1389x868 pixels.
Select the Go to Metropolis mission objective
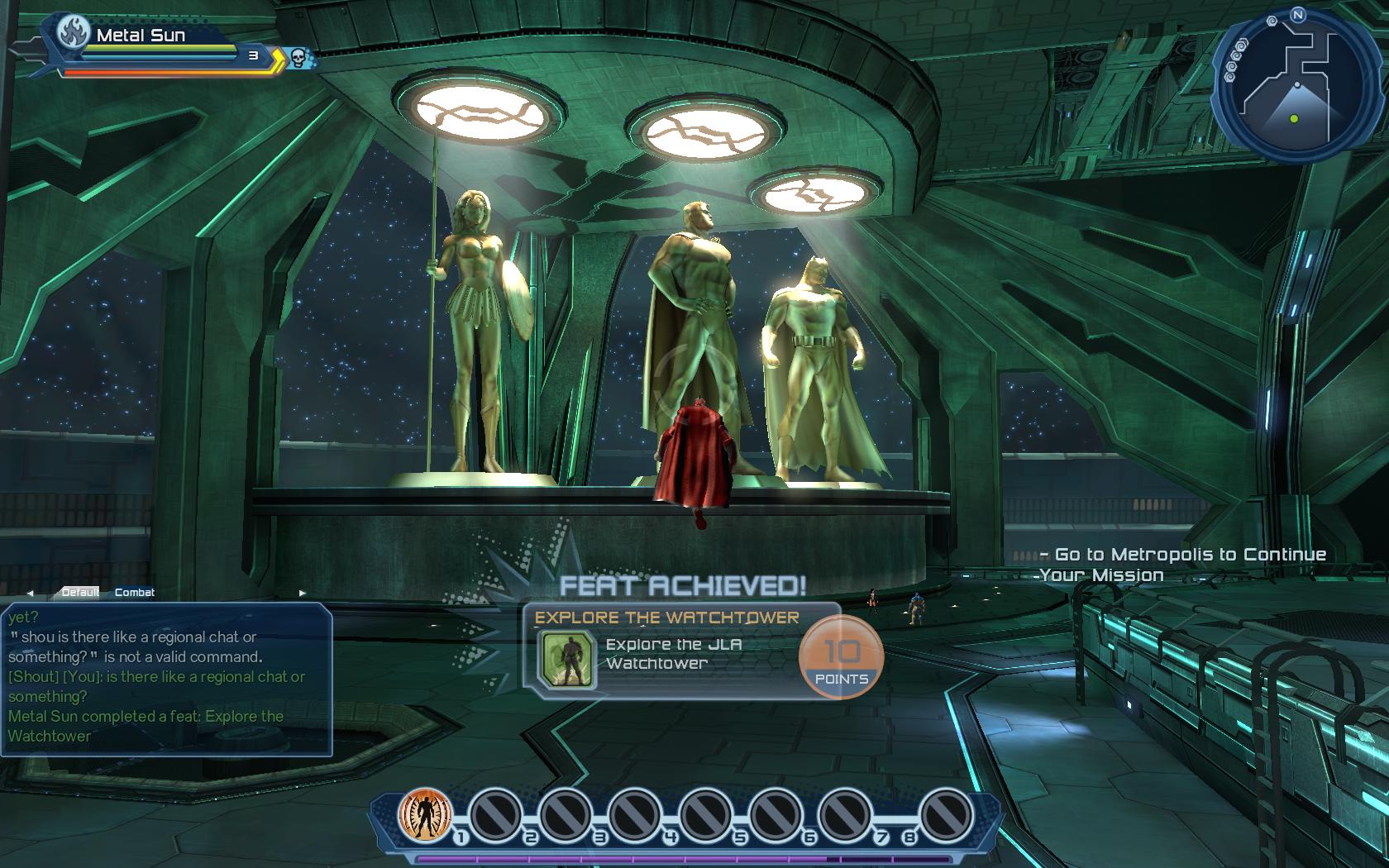coord(1182,565)
